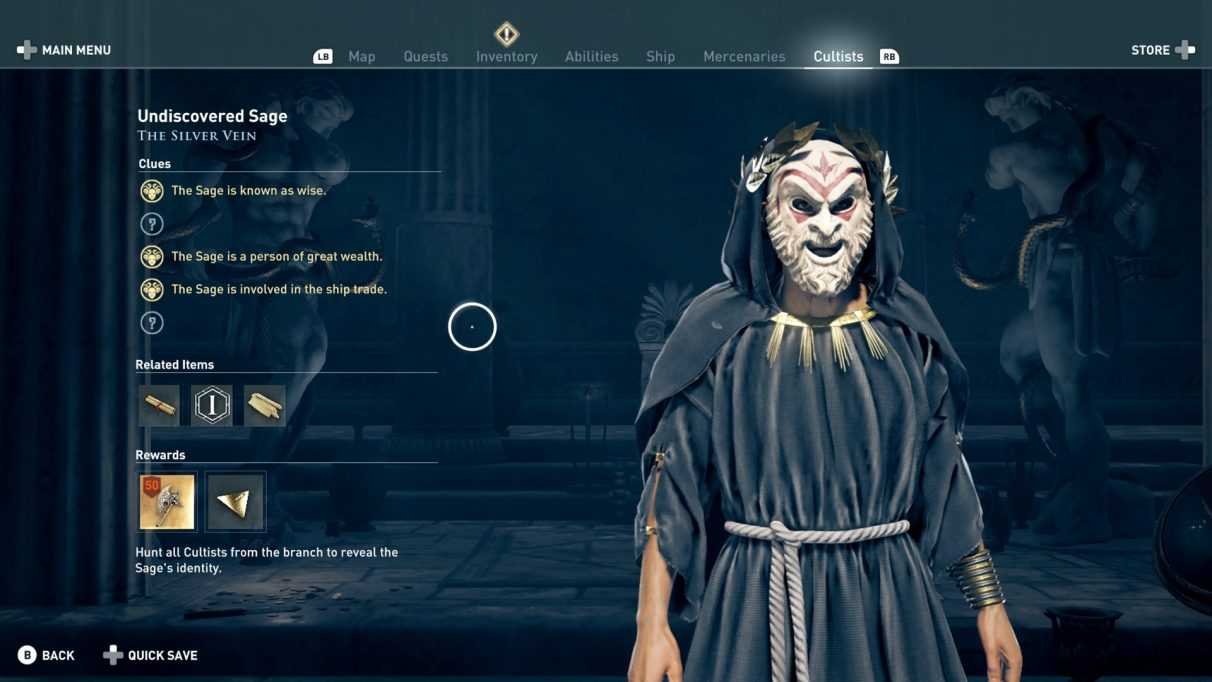The image size is (1212, 682).
Task: Open the Store
Action: coord(1162,50)
